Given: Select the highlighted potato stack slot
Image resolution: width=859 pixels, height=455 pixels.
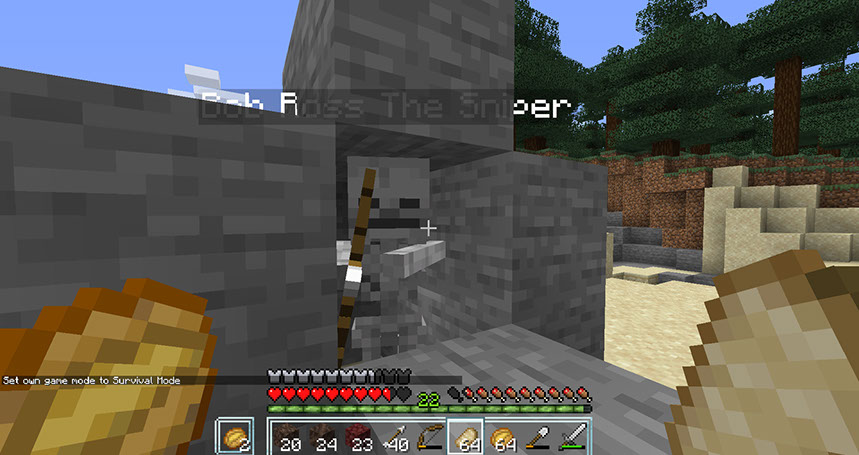Looking at the screenshot, I should pos(467,438).
